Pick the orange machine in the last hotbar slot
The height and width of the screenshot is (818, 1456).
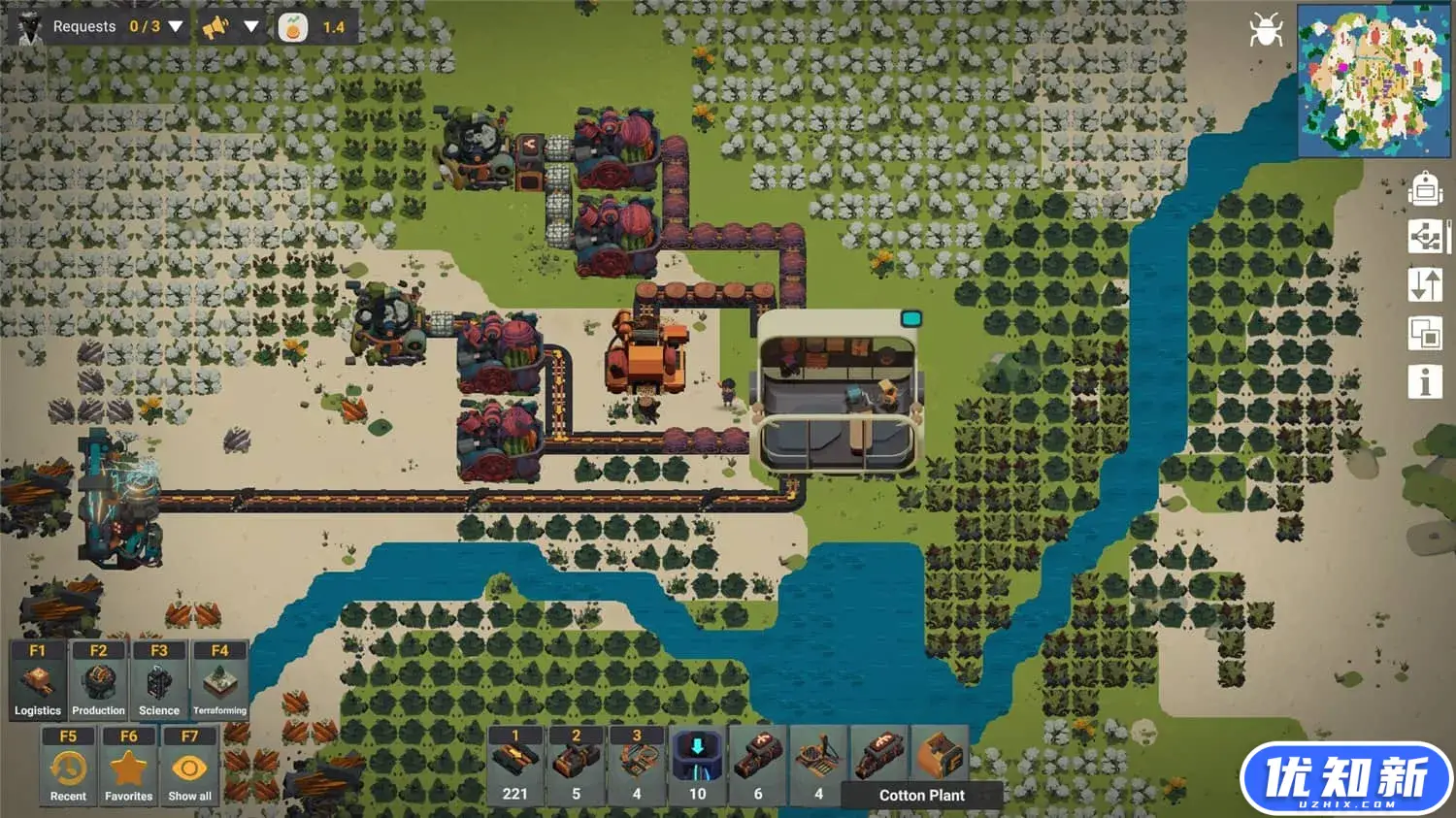(x=940, y=757)
